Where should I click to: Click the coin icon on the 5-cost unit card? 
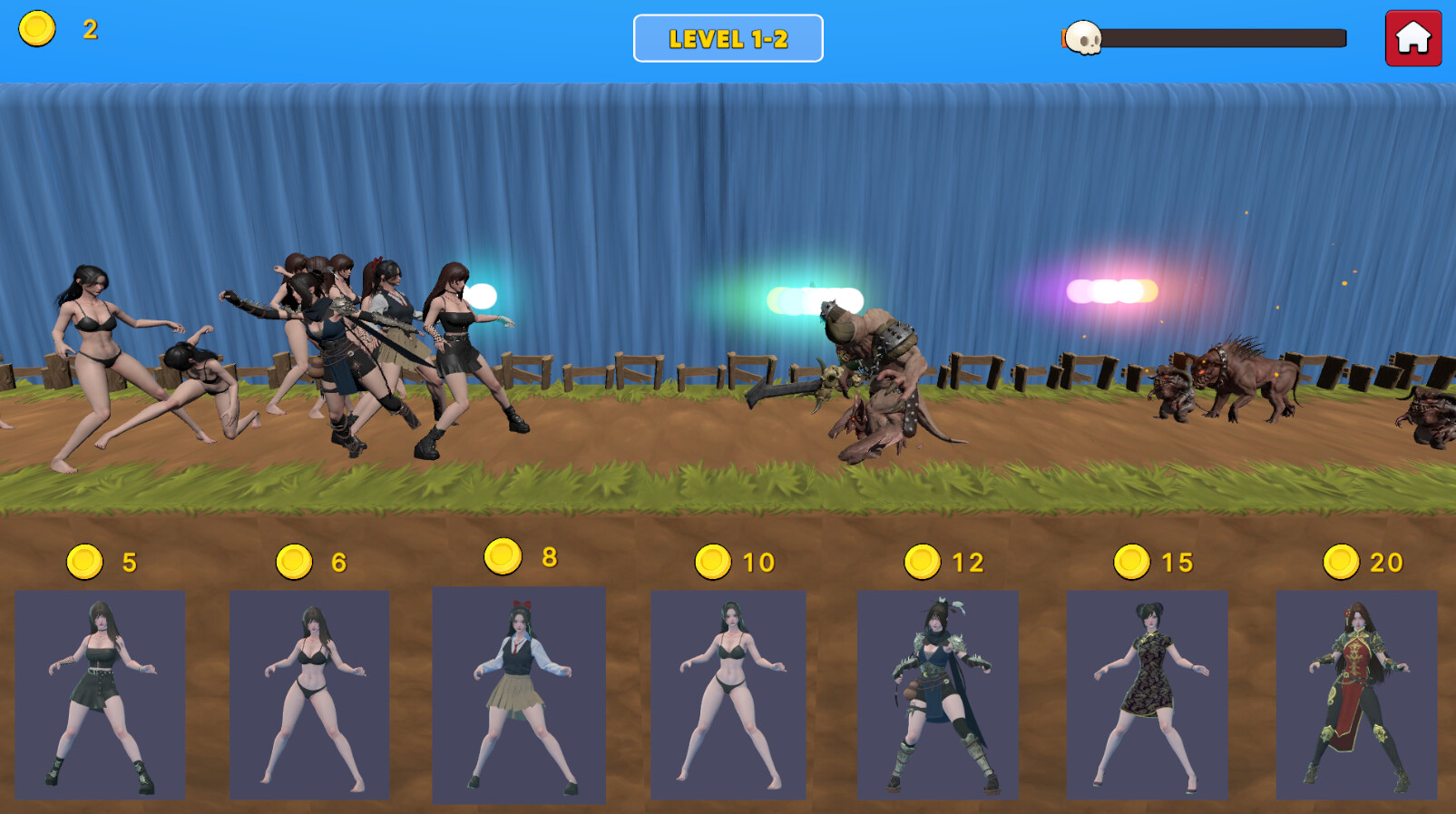pos(84,561)
